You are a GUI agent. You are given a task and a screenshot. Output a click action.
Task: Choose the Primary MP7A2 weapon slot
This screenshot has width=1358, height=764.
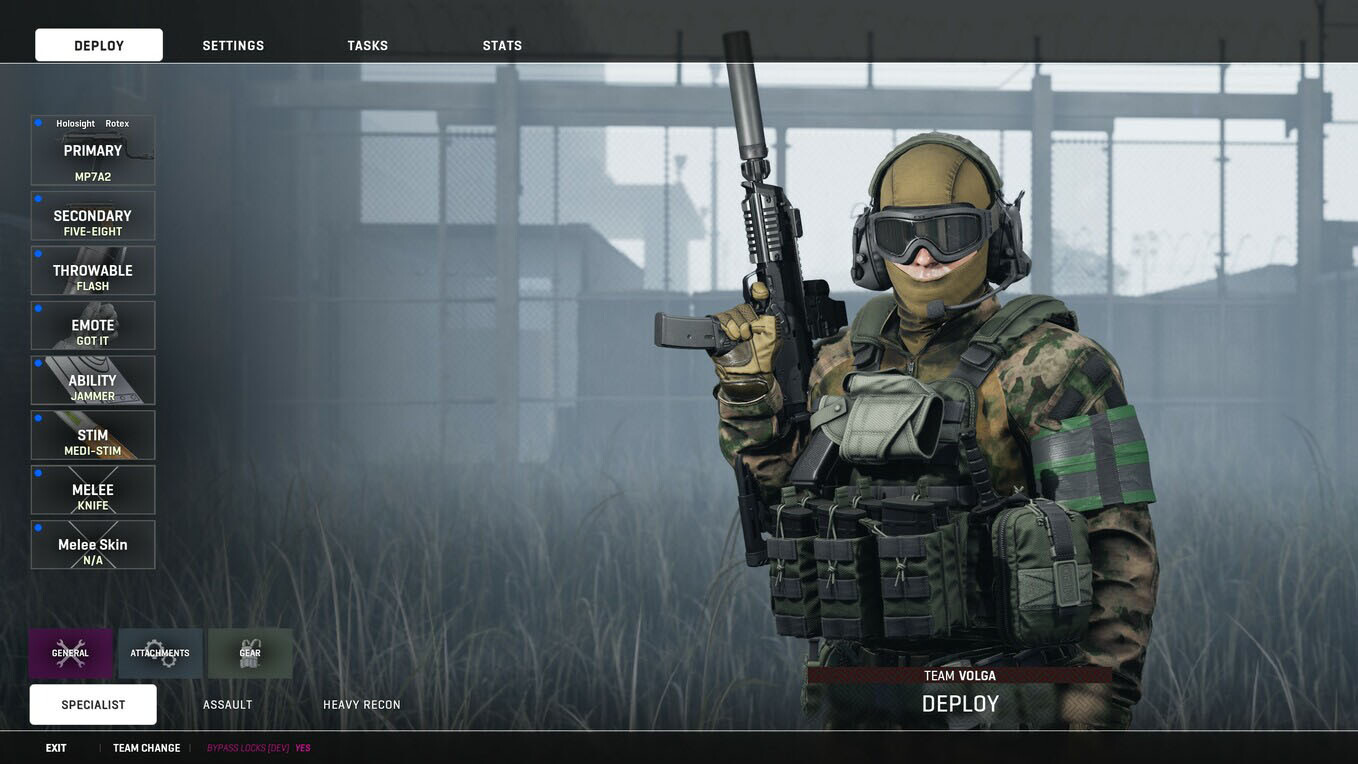pos(93,151)
